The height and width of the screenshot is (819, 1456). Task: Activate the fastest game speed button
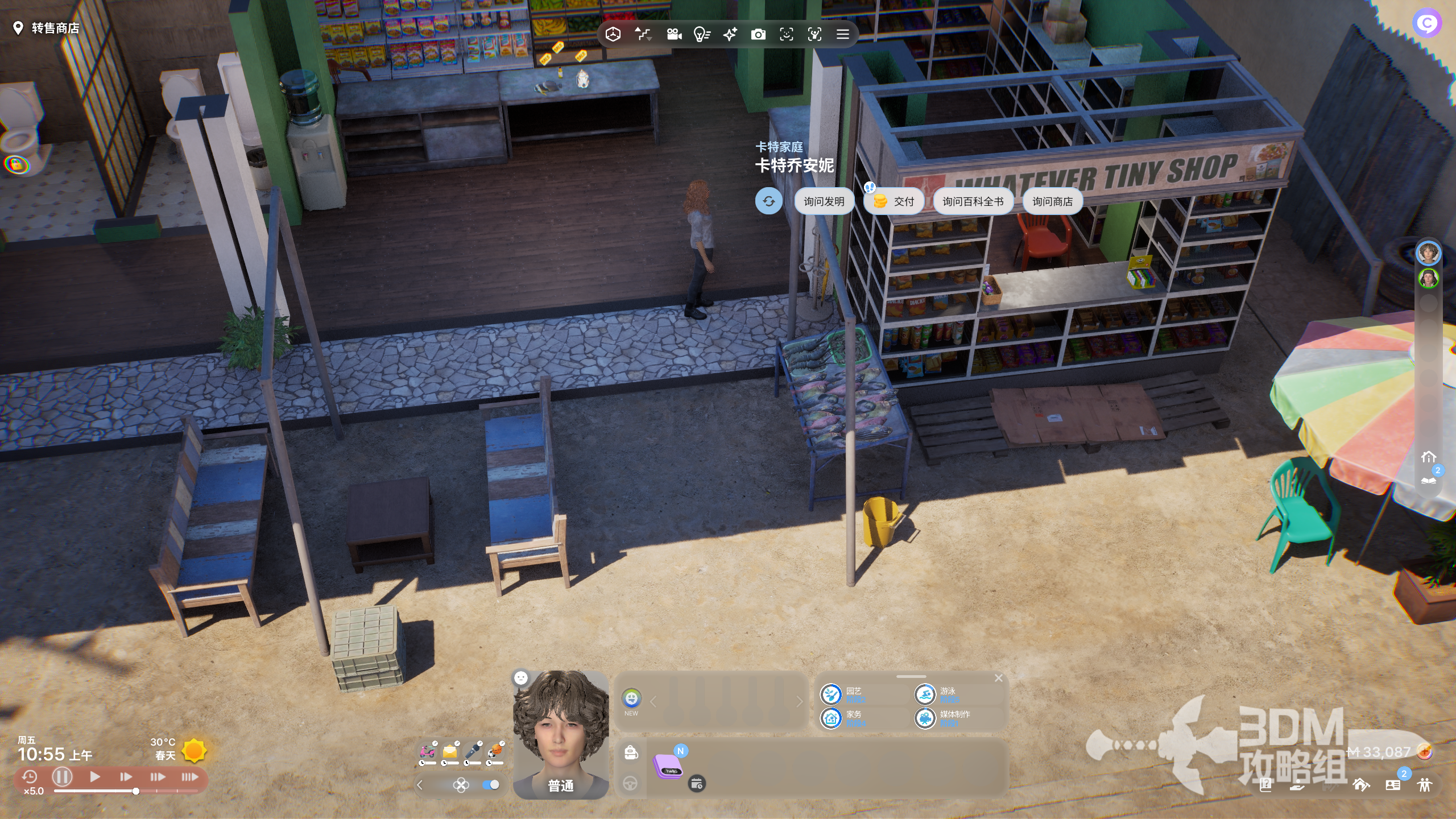(189, 776)
